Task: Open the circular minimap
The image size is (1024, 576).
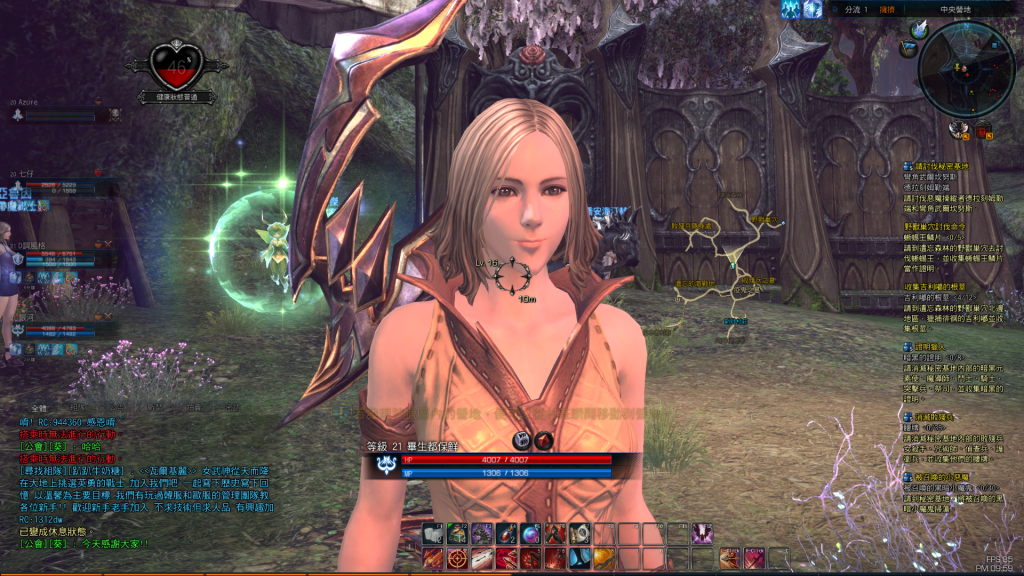Action: tap(966, 67)
